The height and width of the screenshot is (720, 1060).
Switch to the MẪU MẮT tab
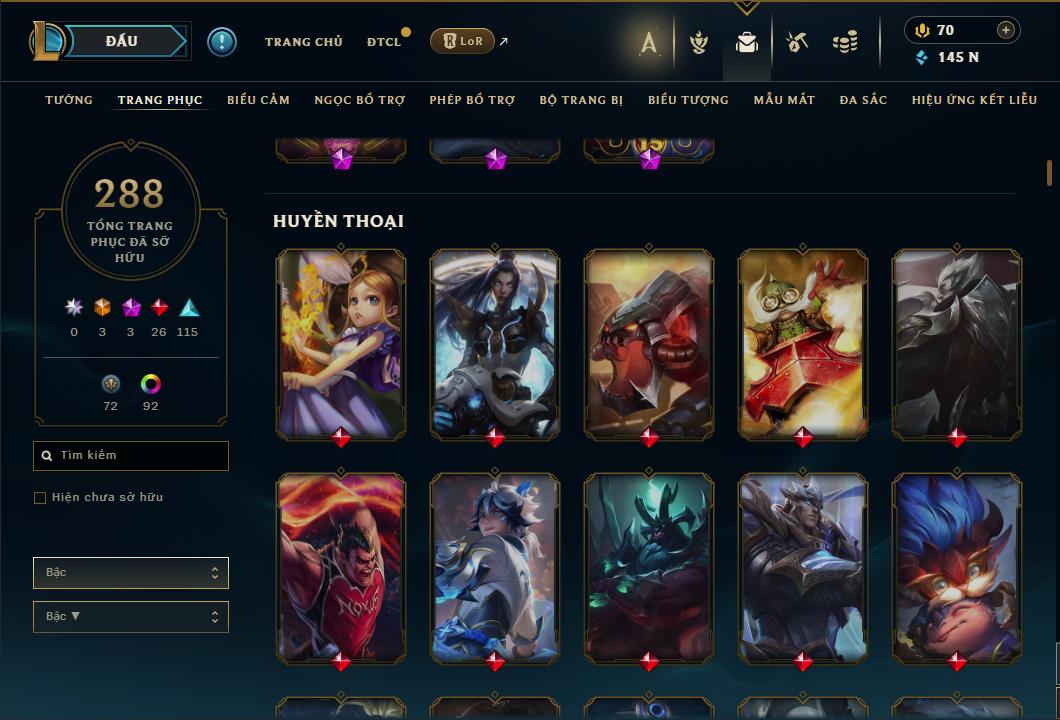[x=784, y=100]
